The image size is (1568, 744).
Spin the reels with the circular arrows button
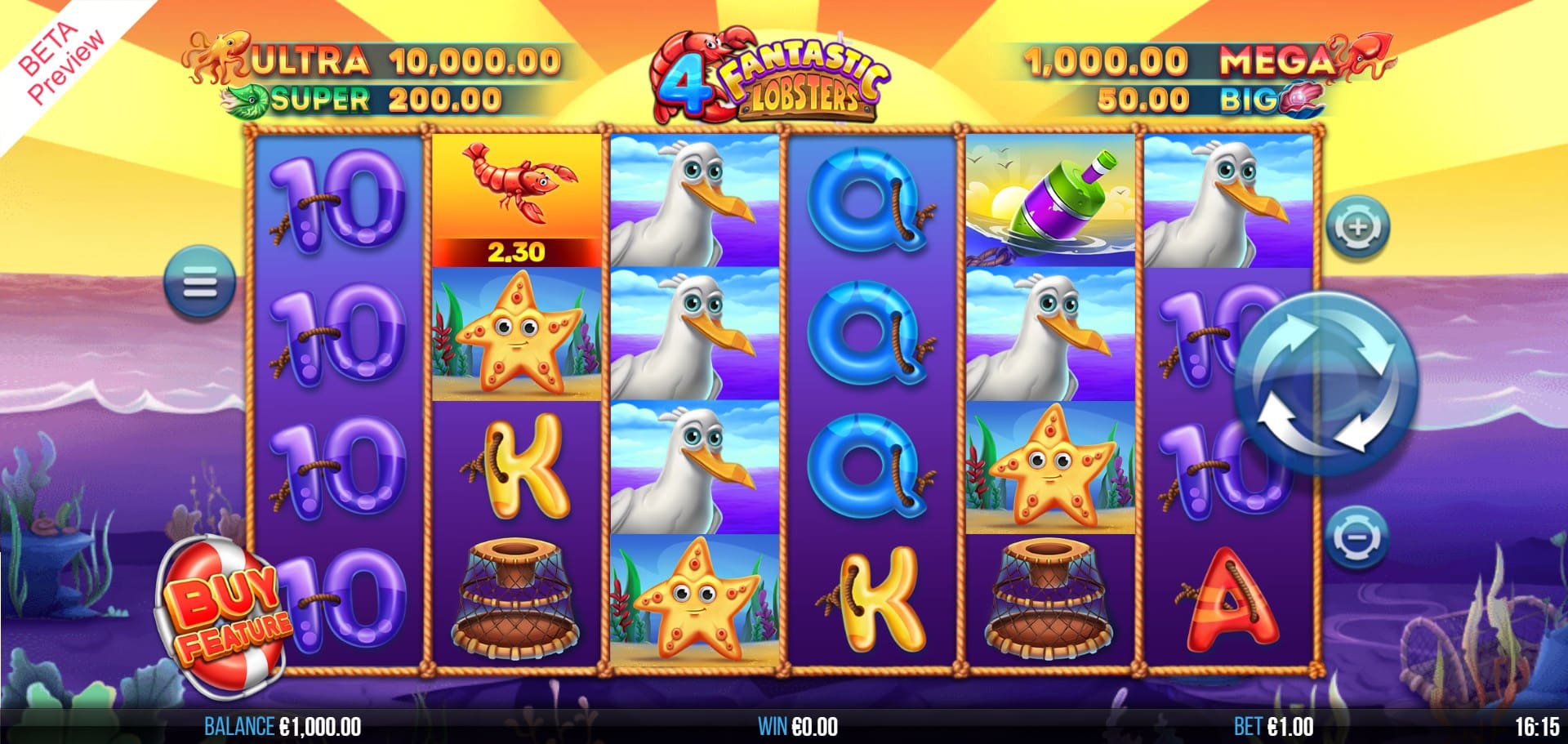click(x=1324, y=384)
